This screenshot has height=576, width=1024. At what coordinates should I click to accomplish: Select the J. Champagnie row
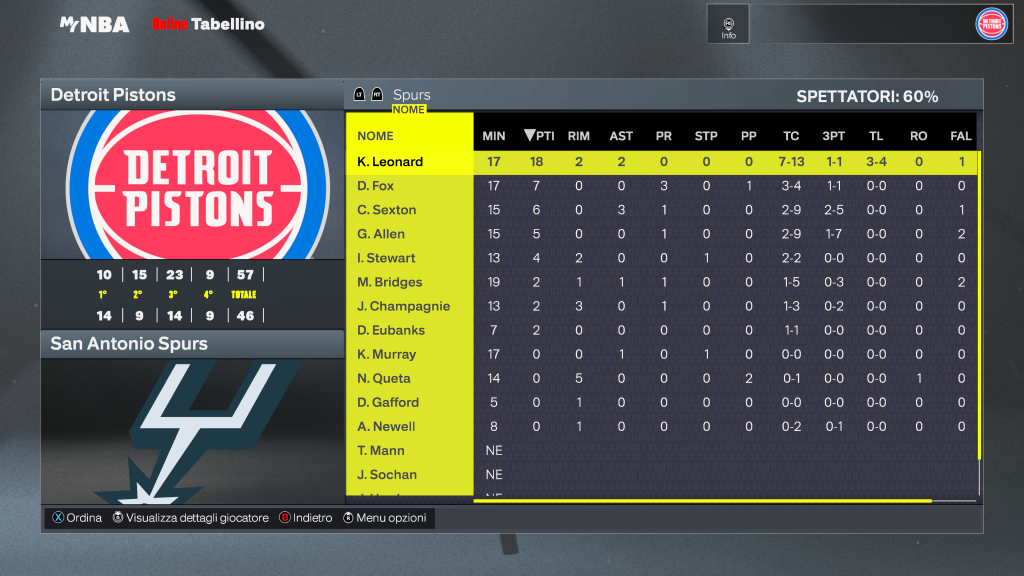pyautogui.click(x=403, y=306)
